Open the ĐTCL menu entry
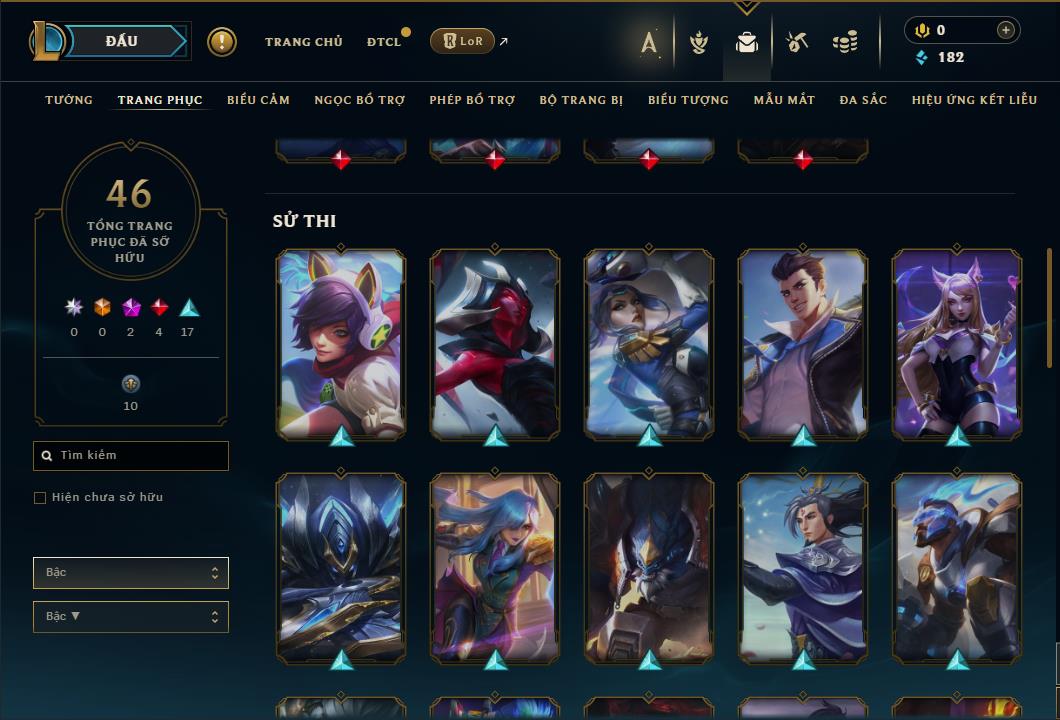The image size is (1060, 720). (x=384, y=42)
